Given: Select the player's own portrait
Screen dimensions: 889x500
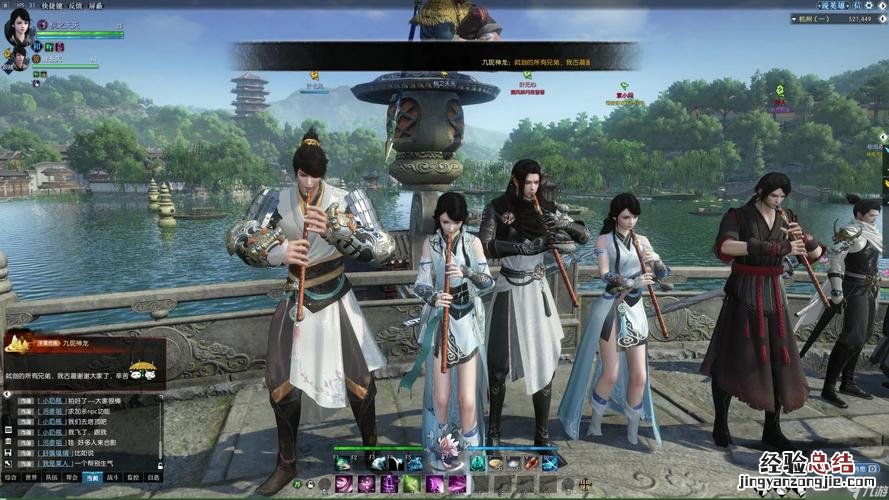Looking at the screenshot, I should click(x=19, y=27).
